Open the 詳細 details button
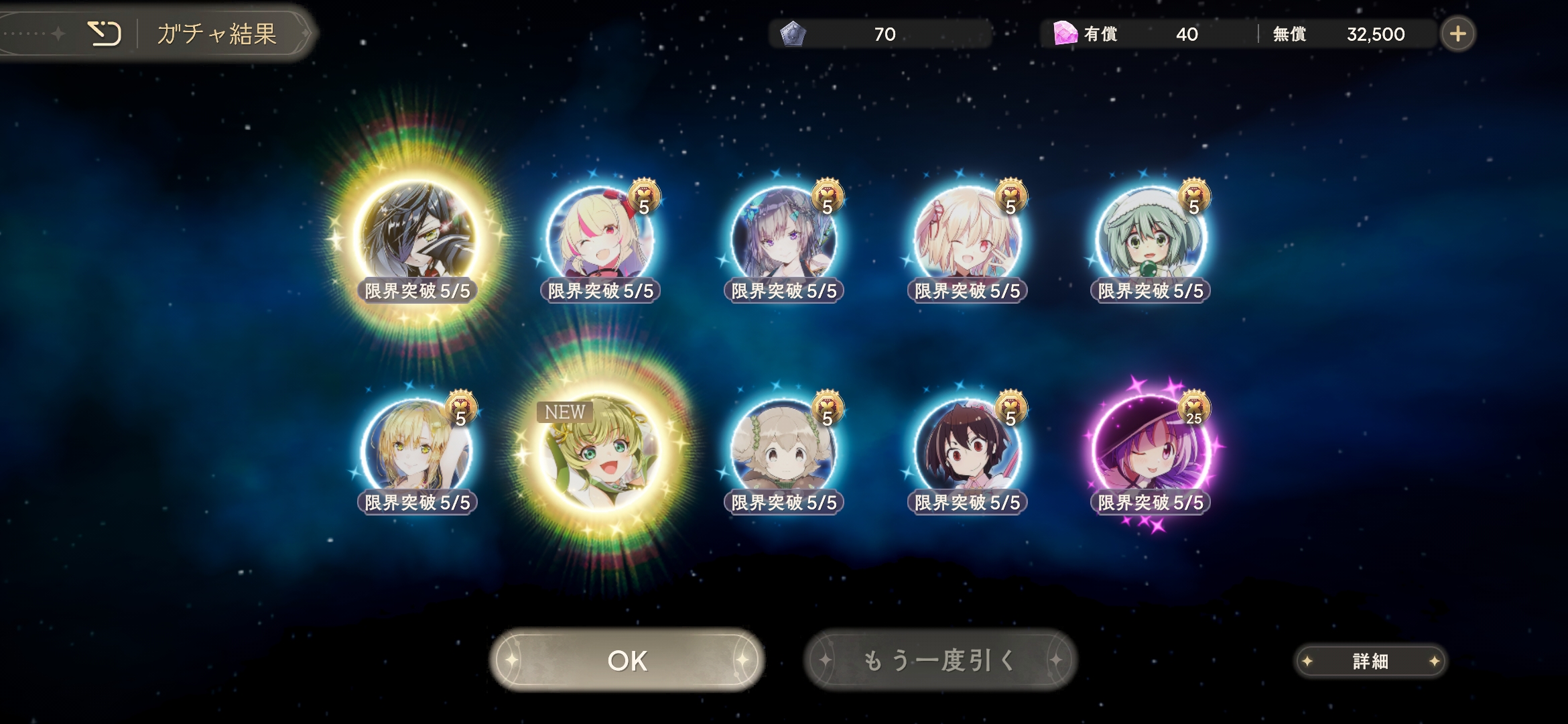 click(1370, 662)
